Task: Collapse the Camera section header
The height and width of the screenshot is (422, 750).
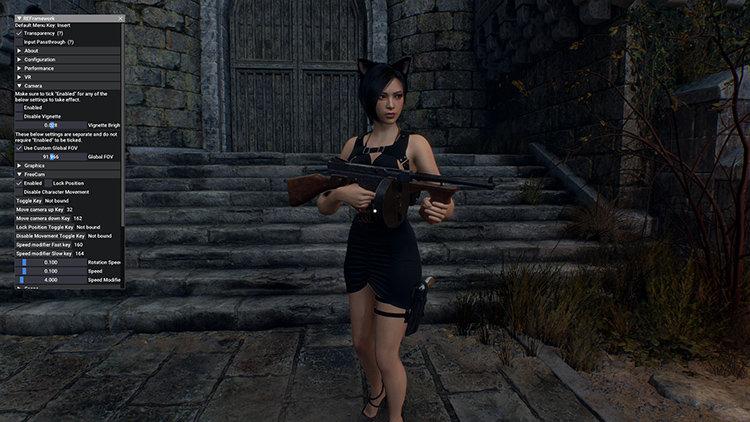Action: pyautogui.click(x=19, y=86)
